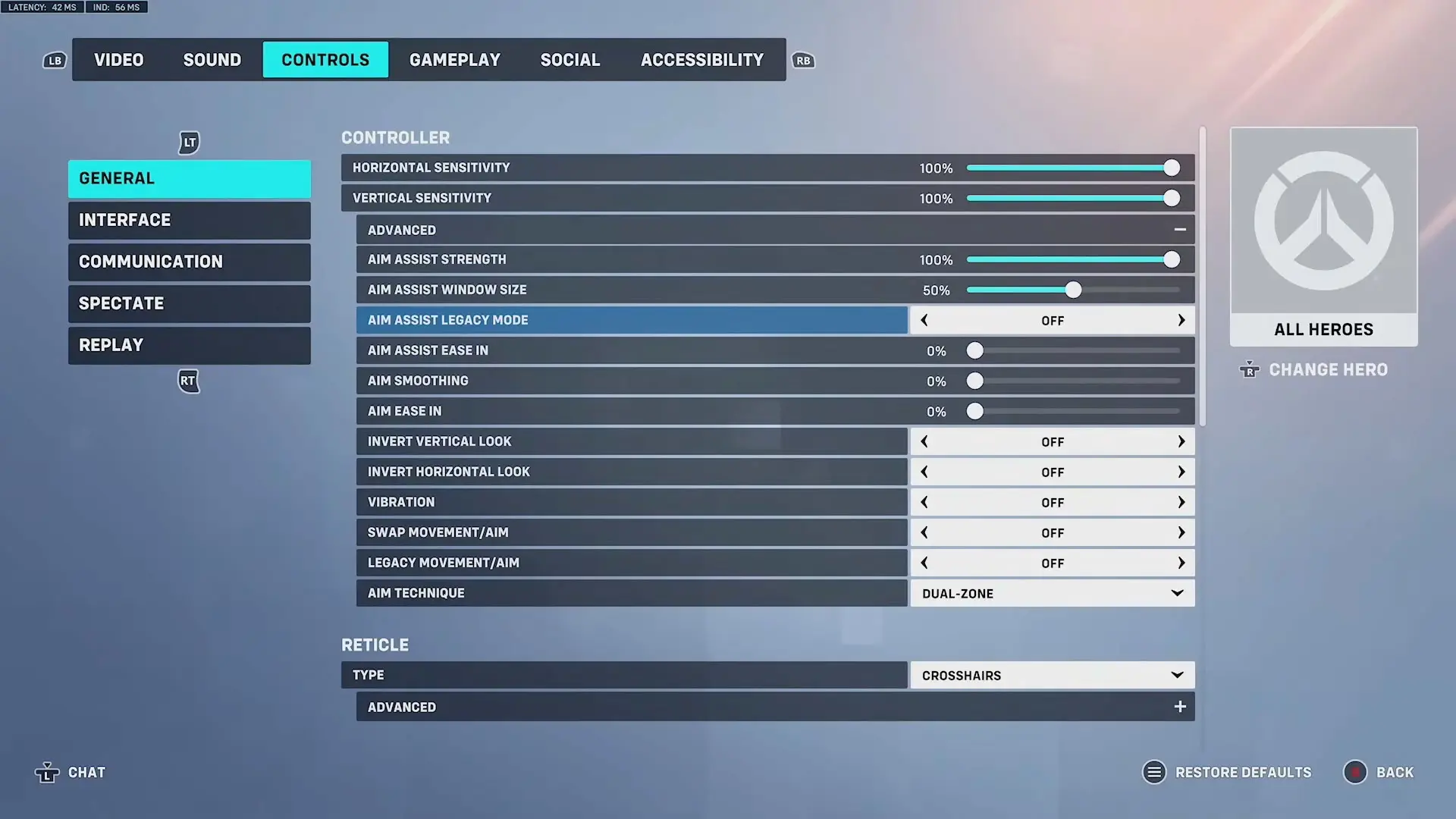Click the circle icon beside Restore Defaults

(1153, 772)
